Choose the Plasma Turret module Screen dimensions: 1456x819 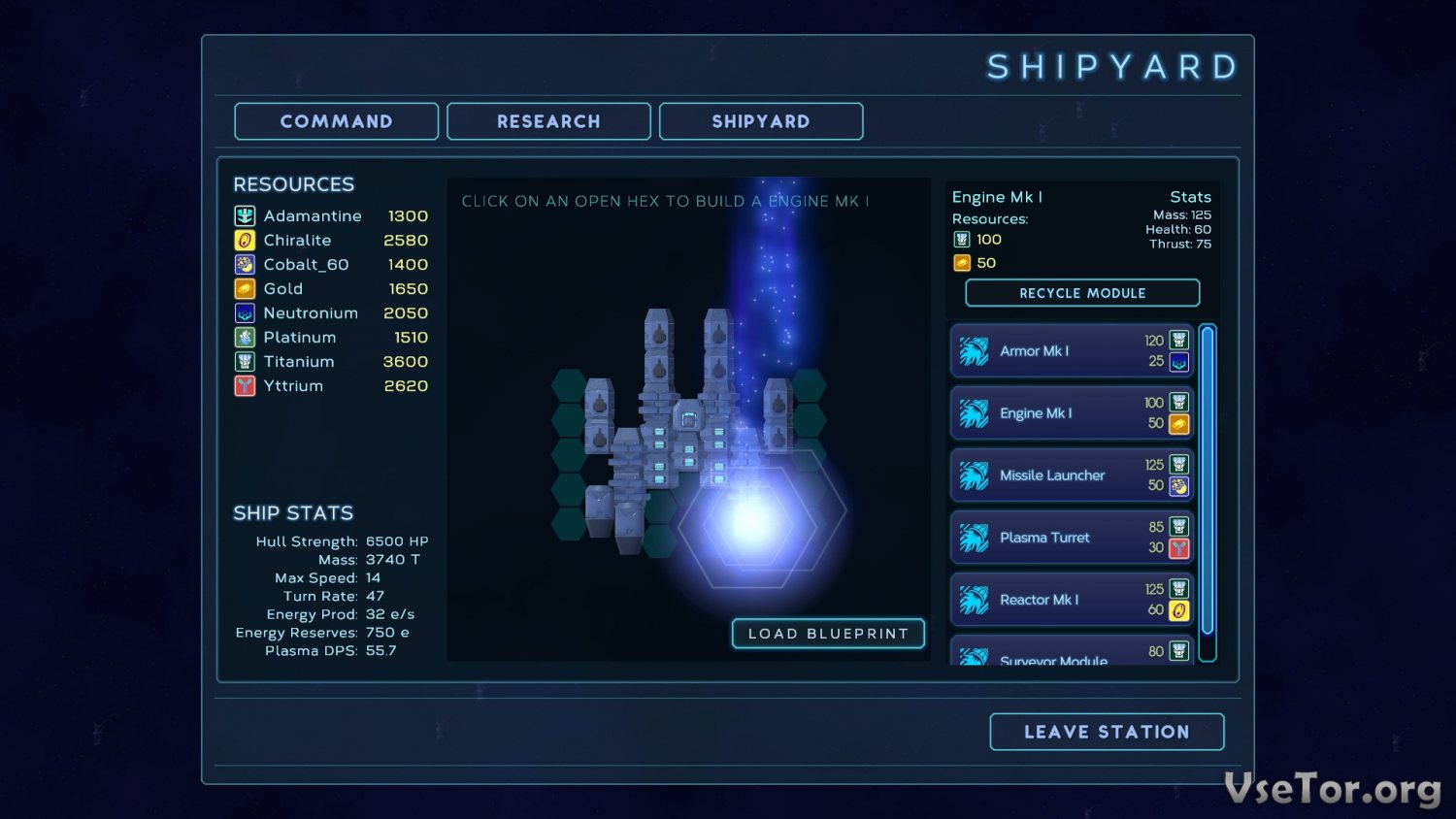click(x=1072, y=538)
